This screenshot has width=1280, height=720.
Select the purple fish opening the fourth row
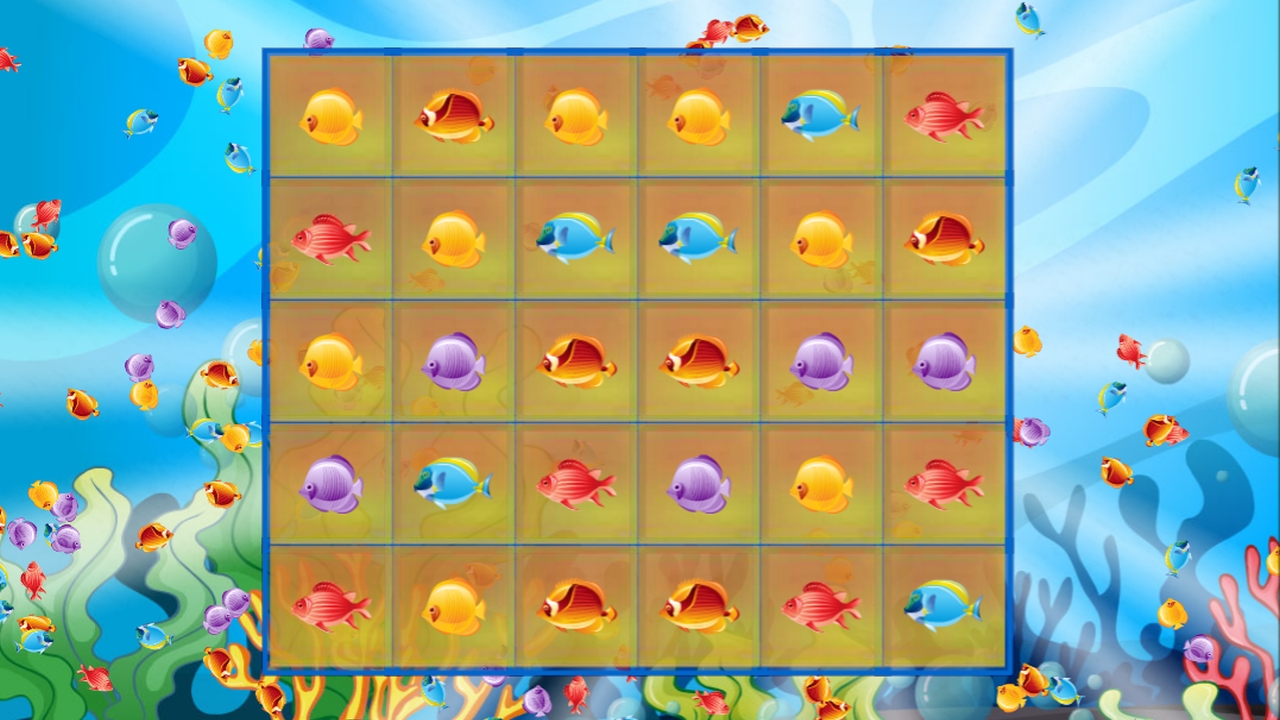click(330, 487)
